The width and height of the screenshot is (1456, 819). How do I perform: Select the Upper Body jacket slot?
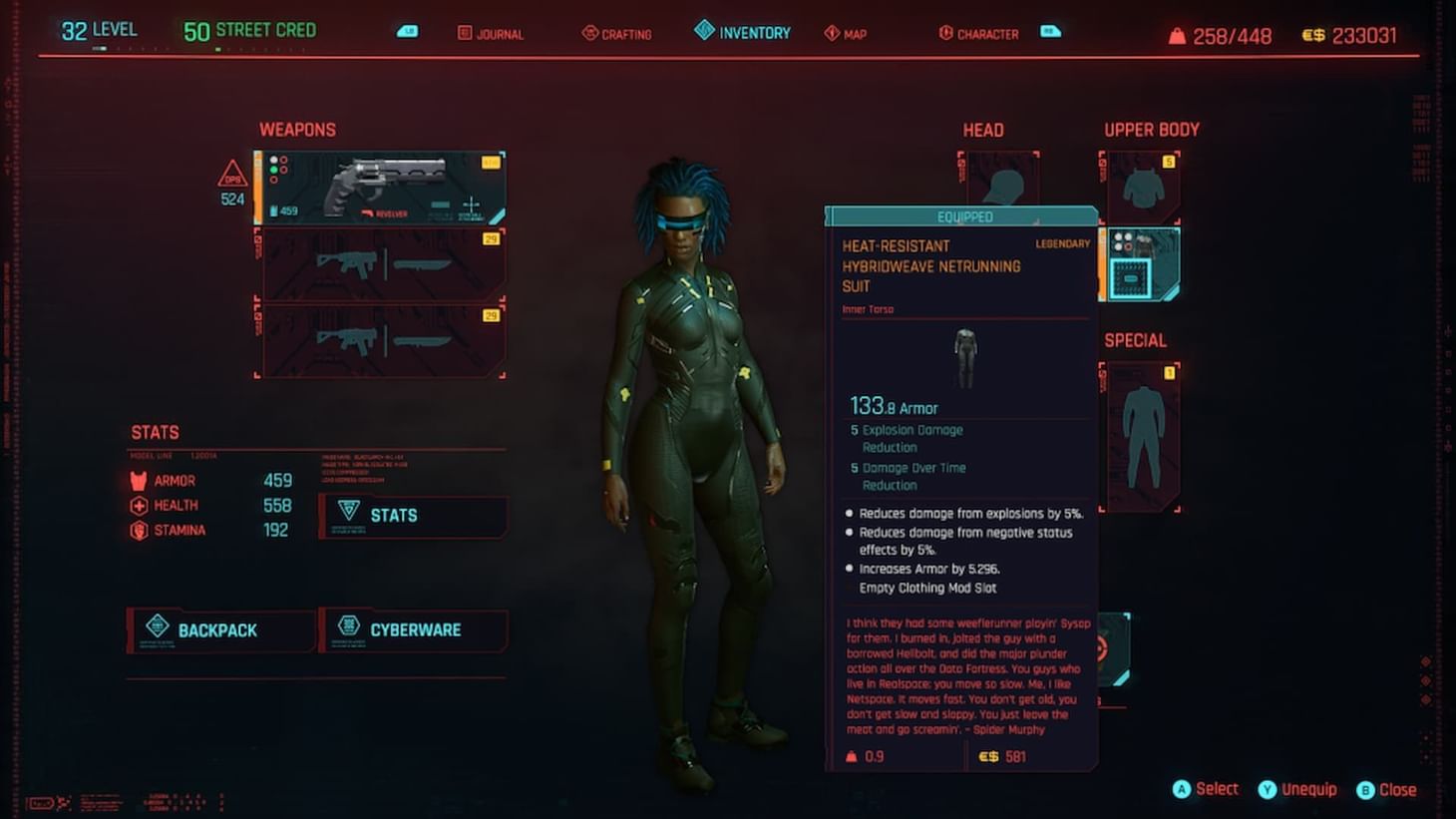(1142, 185)
